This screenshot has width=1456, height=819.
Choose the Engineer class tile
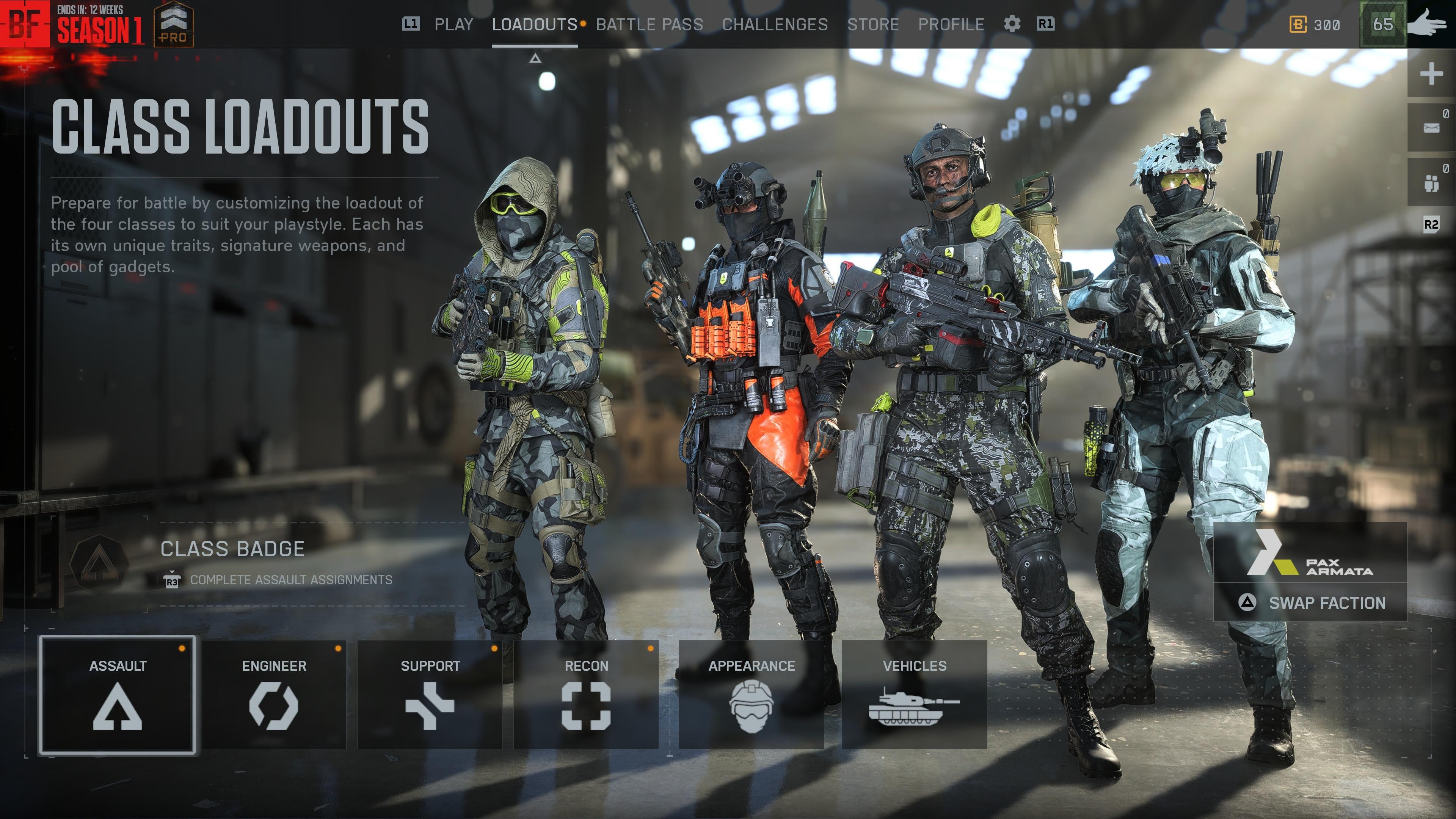coord(274,695)
